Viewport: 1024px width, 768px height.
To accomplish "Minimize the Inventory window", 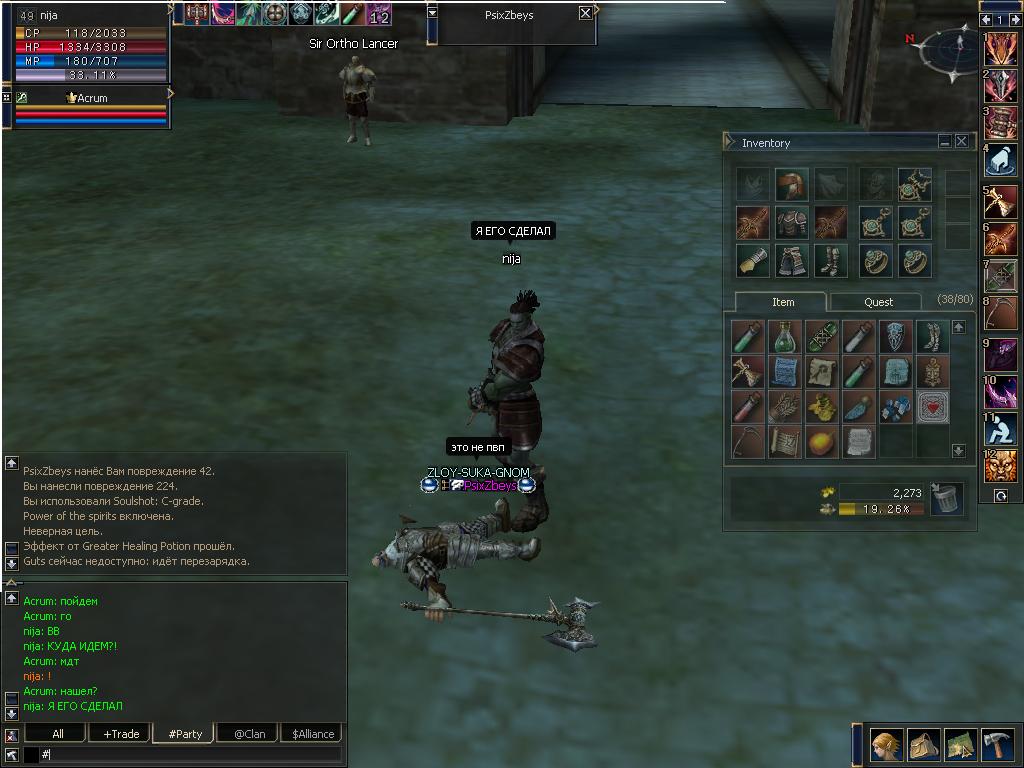I will 945,142.
